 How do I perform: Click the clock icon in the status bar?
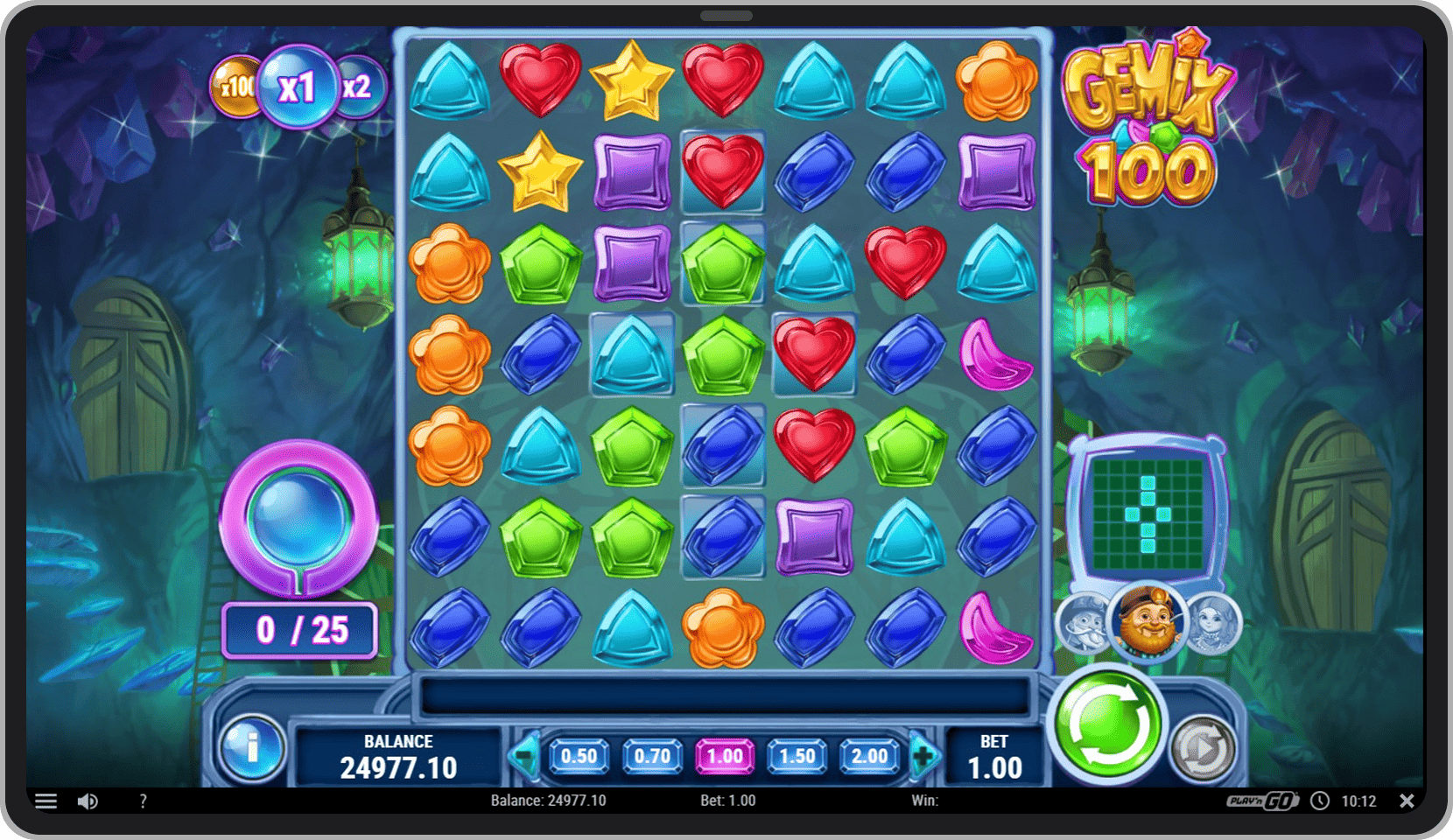tap(1318, 801)
